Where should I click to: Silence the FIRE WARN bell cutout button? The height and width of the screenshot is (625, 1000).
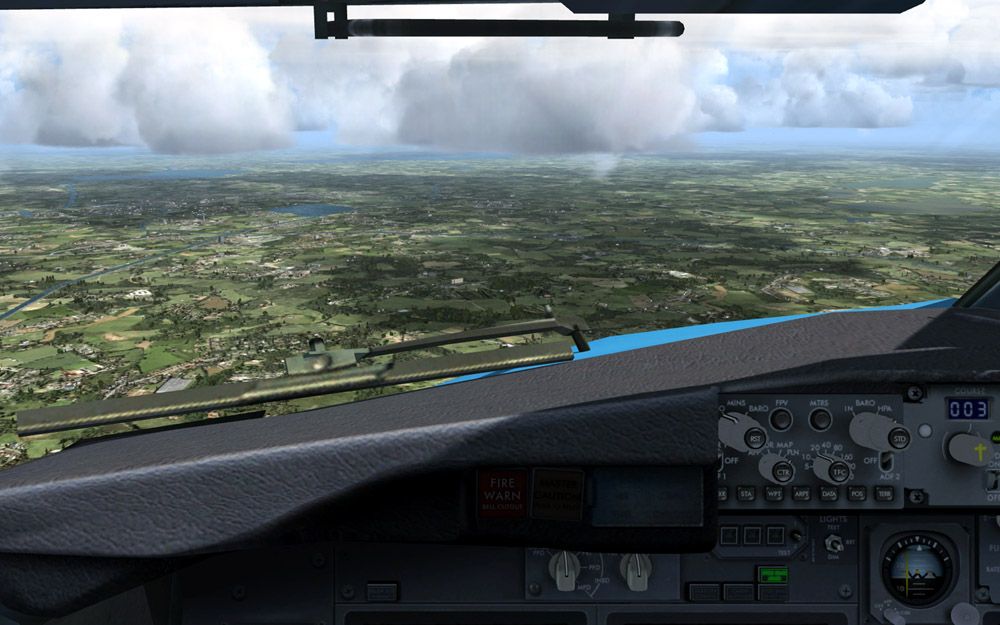pos(502,492)
